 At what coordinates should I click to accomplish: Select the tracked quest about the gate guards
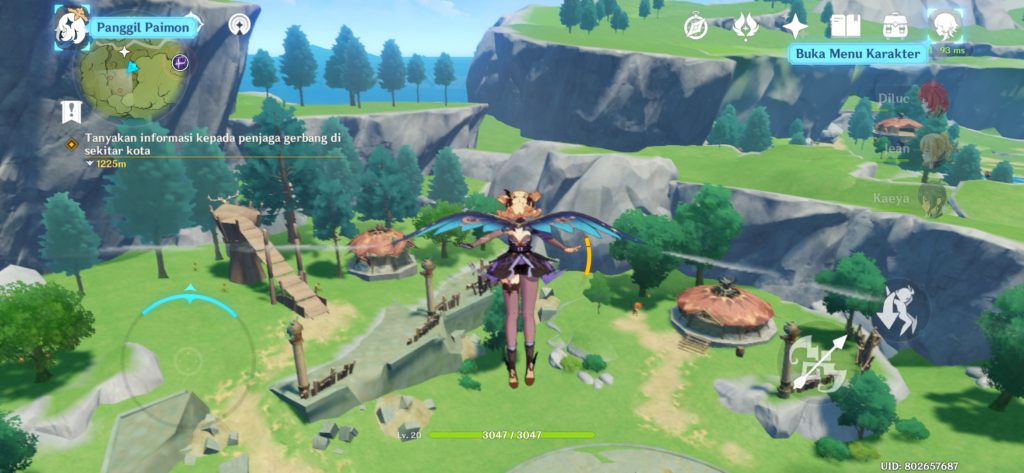[212, 143]
